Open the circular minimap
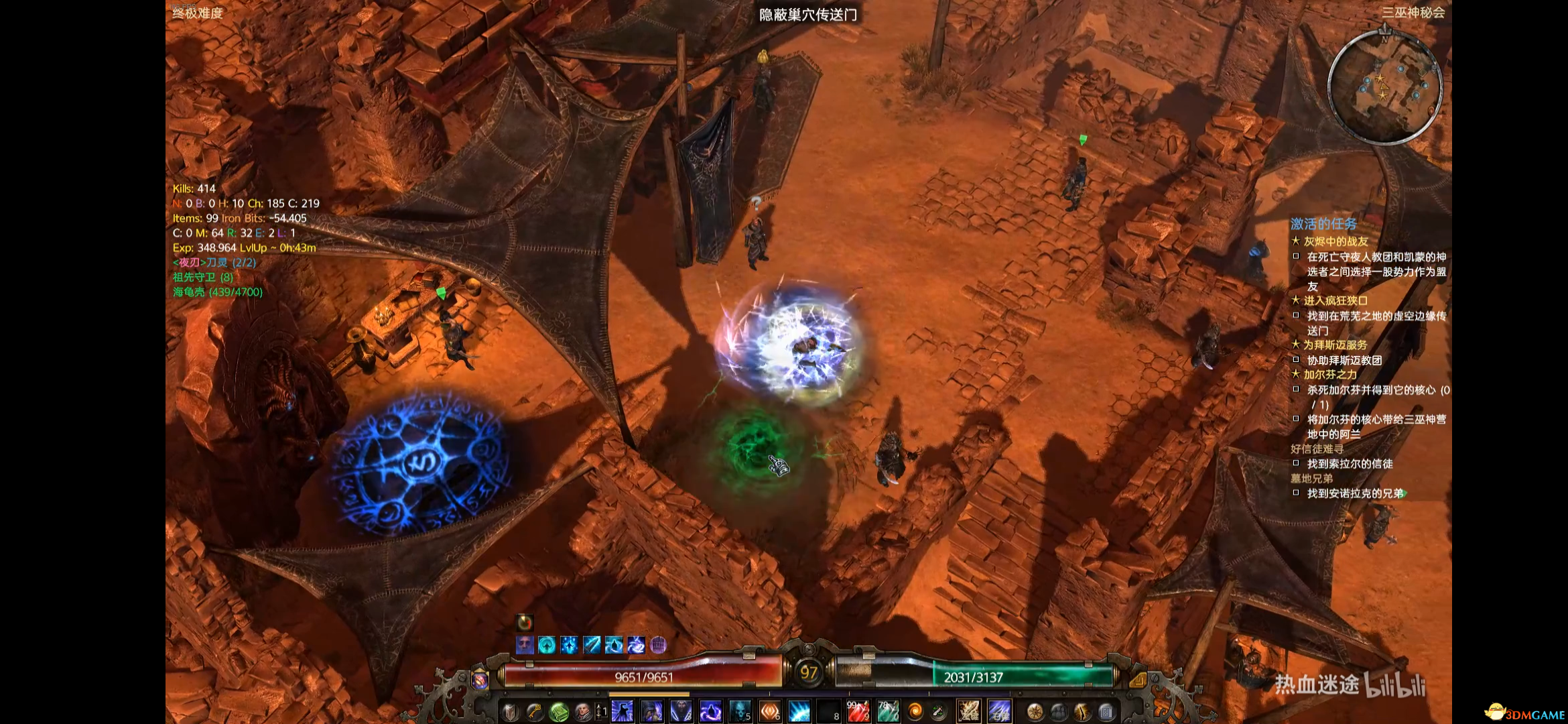Viewport: 1568px width, 724px height. click(1384, 86)
